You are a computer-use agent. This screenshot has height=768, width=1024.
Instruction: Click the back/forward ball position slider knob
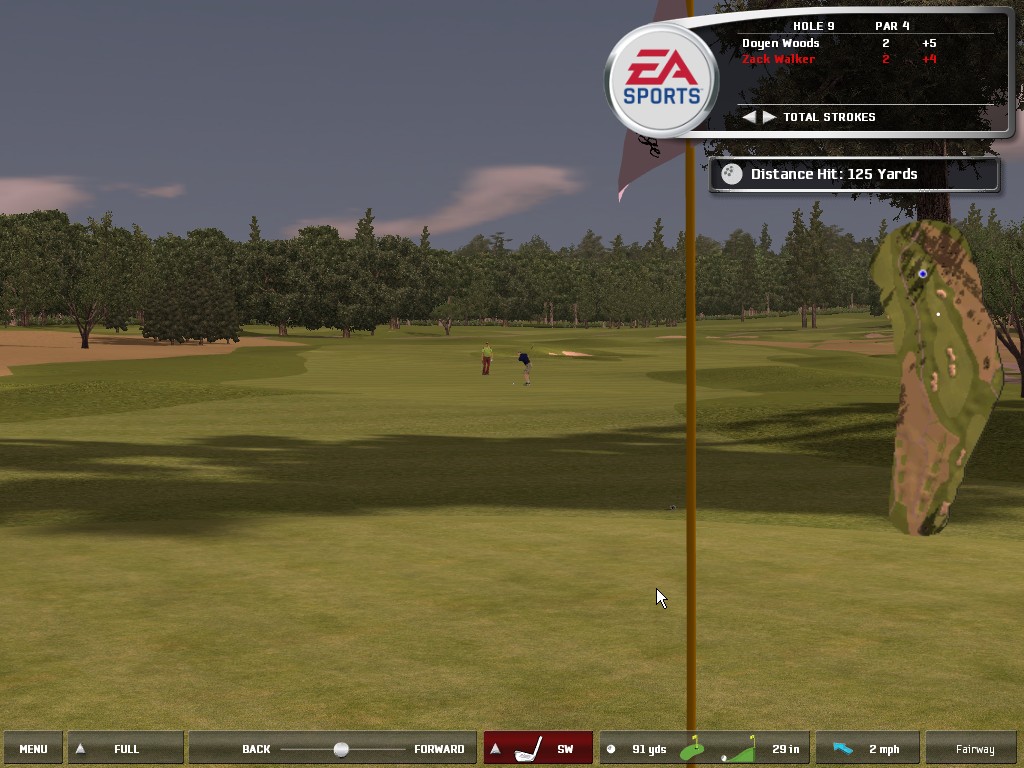(x=341, y=749)
